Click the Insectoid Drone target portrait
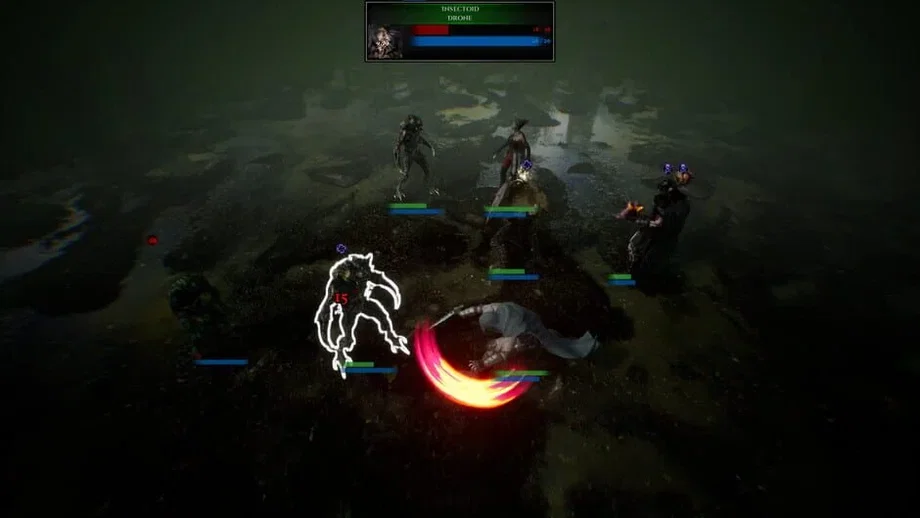Image resolution: width=920 pixels, height=518 pixels. (385, 41)
